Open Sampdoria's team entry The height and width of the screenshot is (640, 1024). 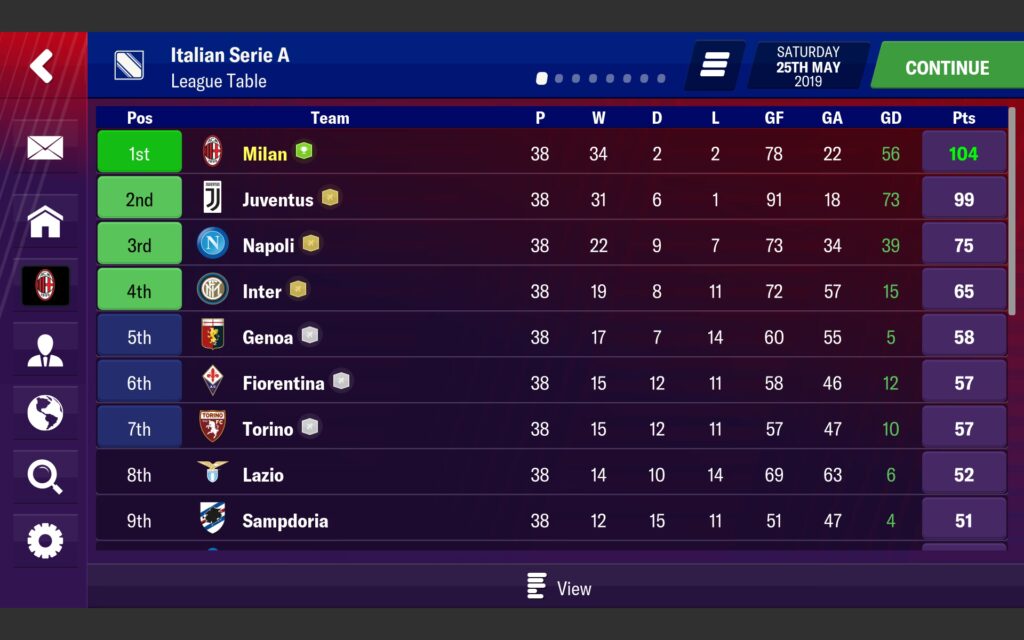pyautogui.click(x=285, y=521)
